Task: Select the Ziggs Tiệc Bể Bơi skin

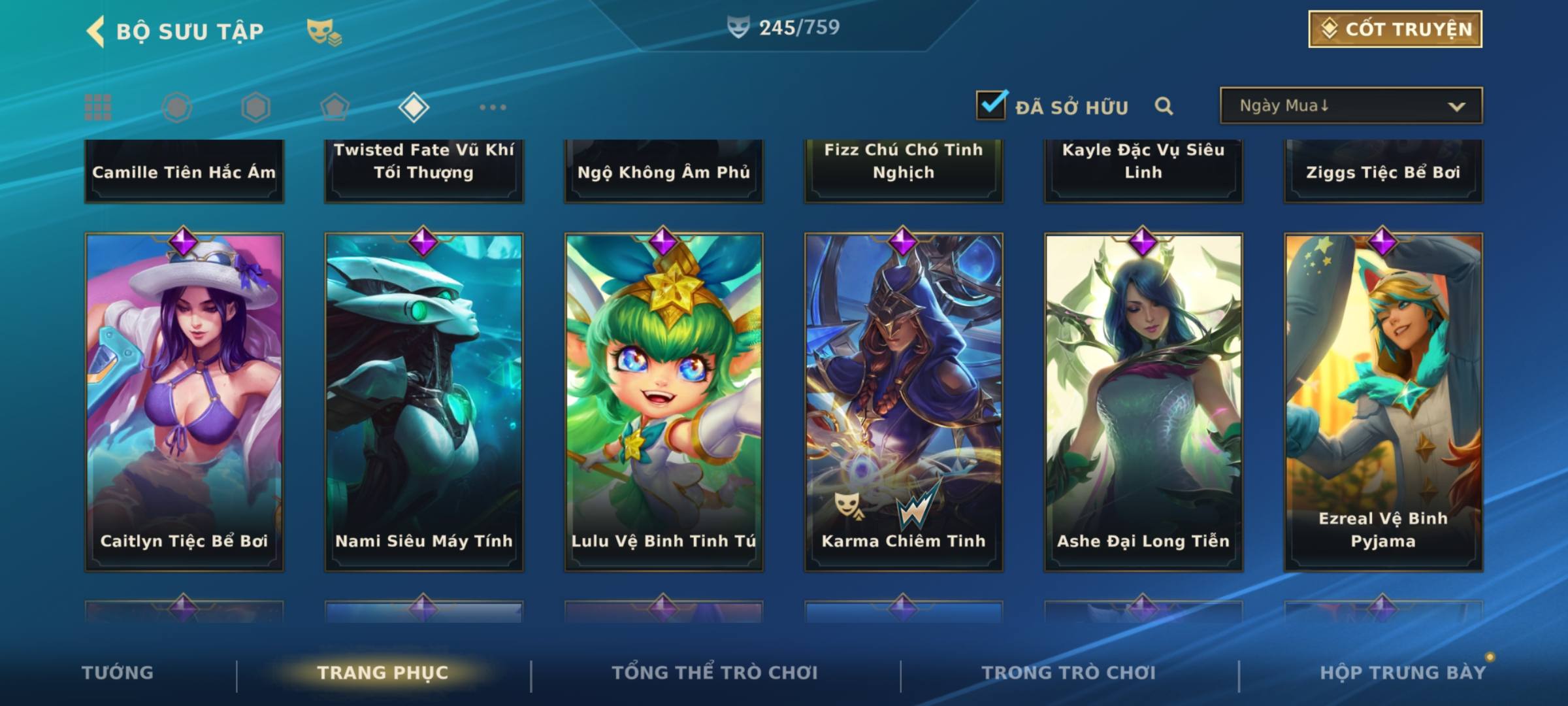Action: coord(1383,171)
